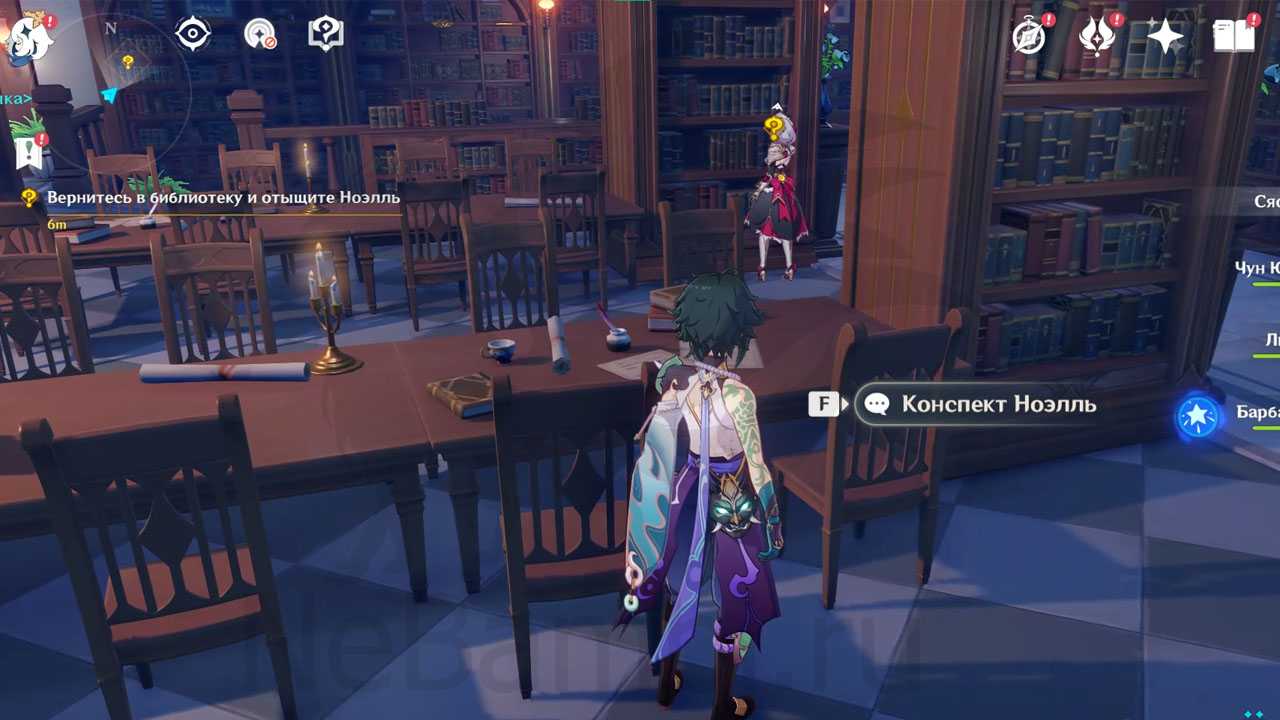Open the Events compass icon

[1029, 36]
